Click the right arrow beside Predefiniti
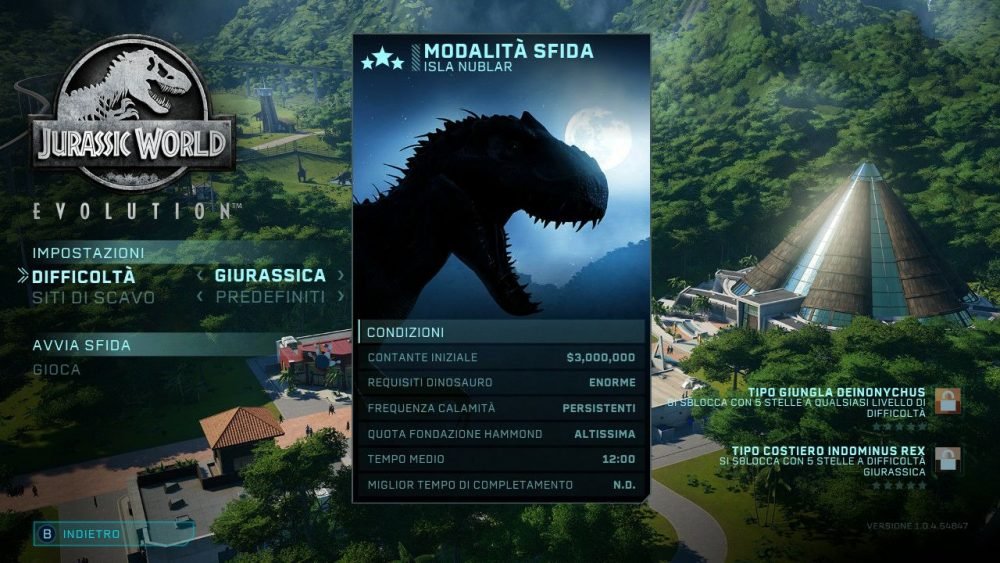This screenshot has height=563, width=1000. point(340,297)
